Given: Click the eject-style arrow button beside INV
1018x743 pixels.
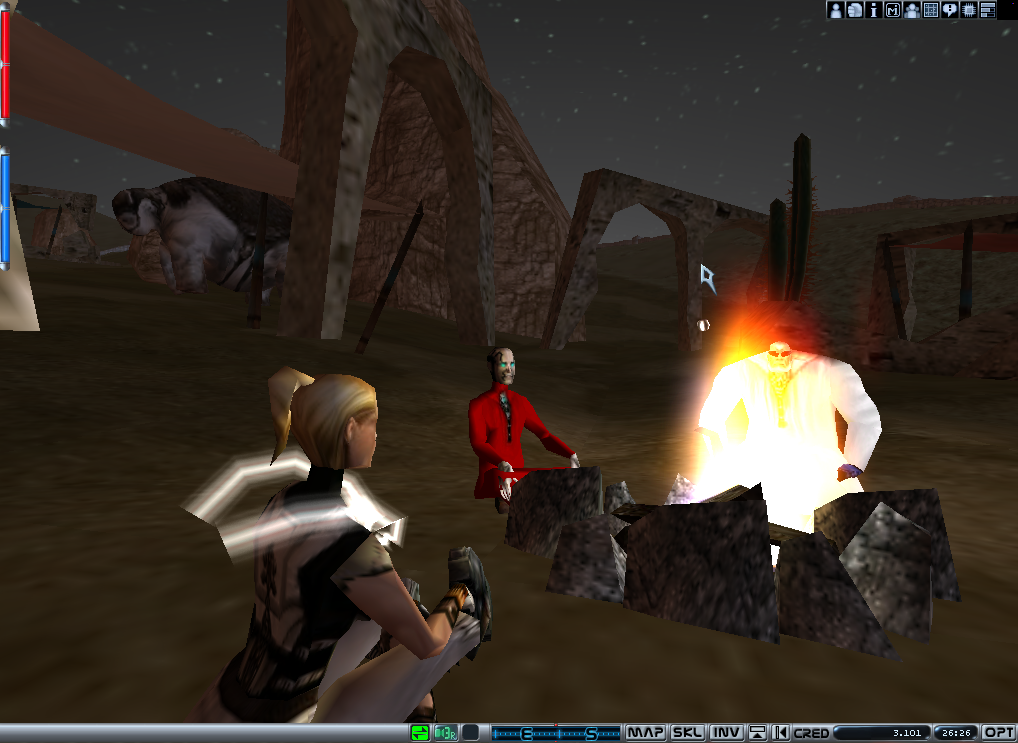Looking at the screenshot, I should point(757,733).
